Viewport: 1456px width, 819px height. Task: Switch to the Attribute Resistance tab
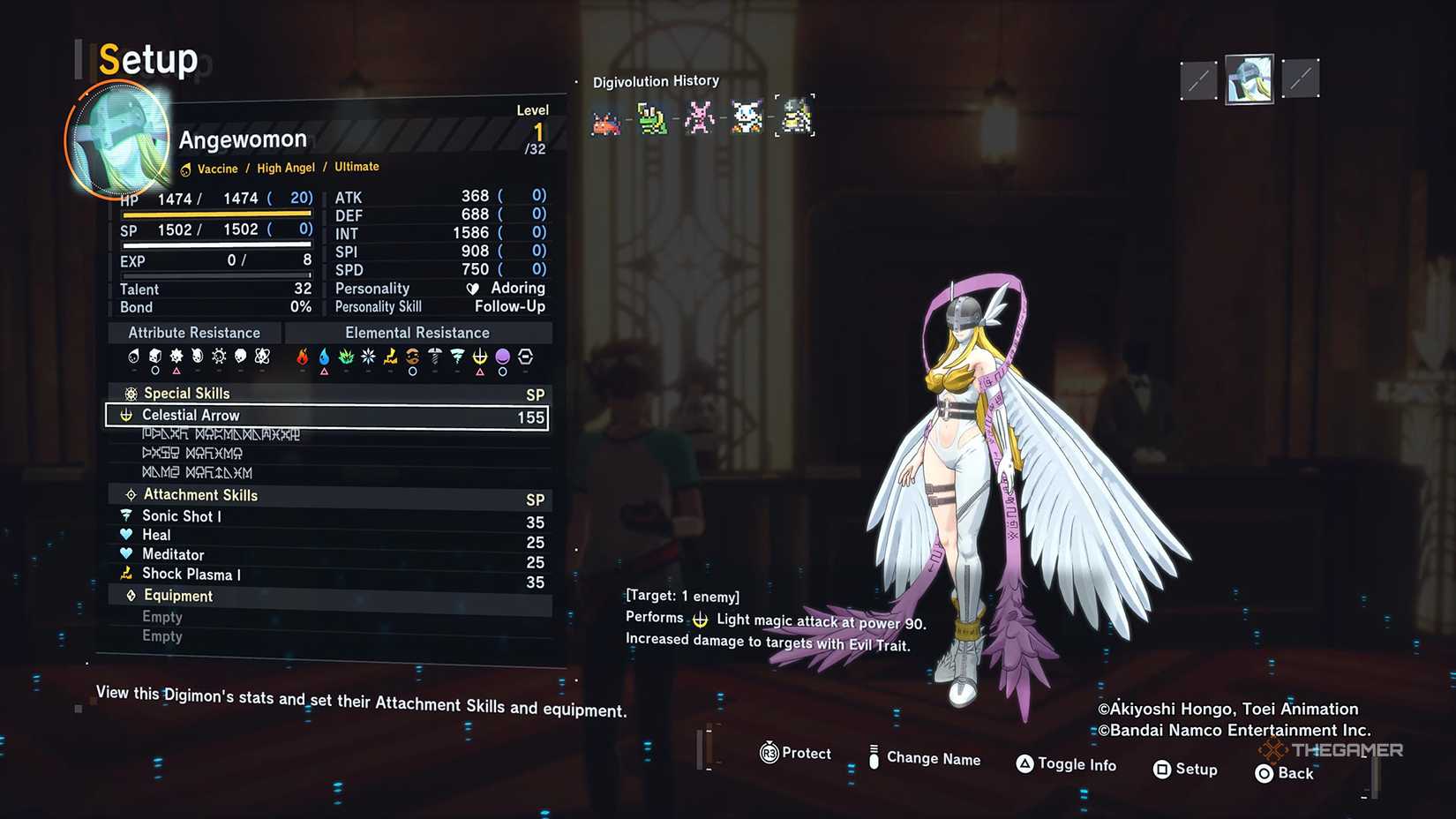pos(194,333)
